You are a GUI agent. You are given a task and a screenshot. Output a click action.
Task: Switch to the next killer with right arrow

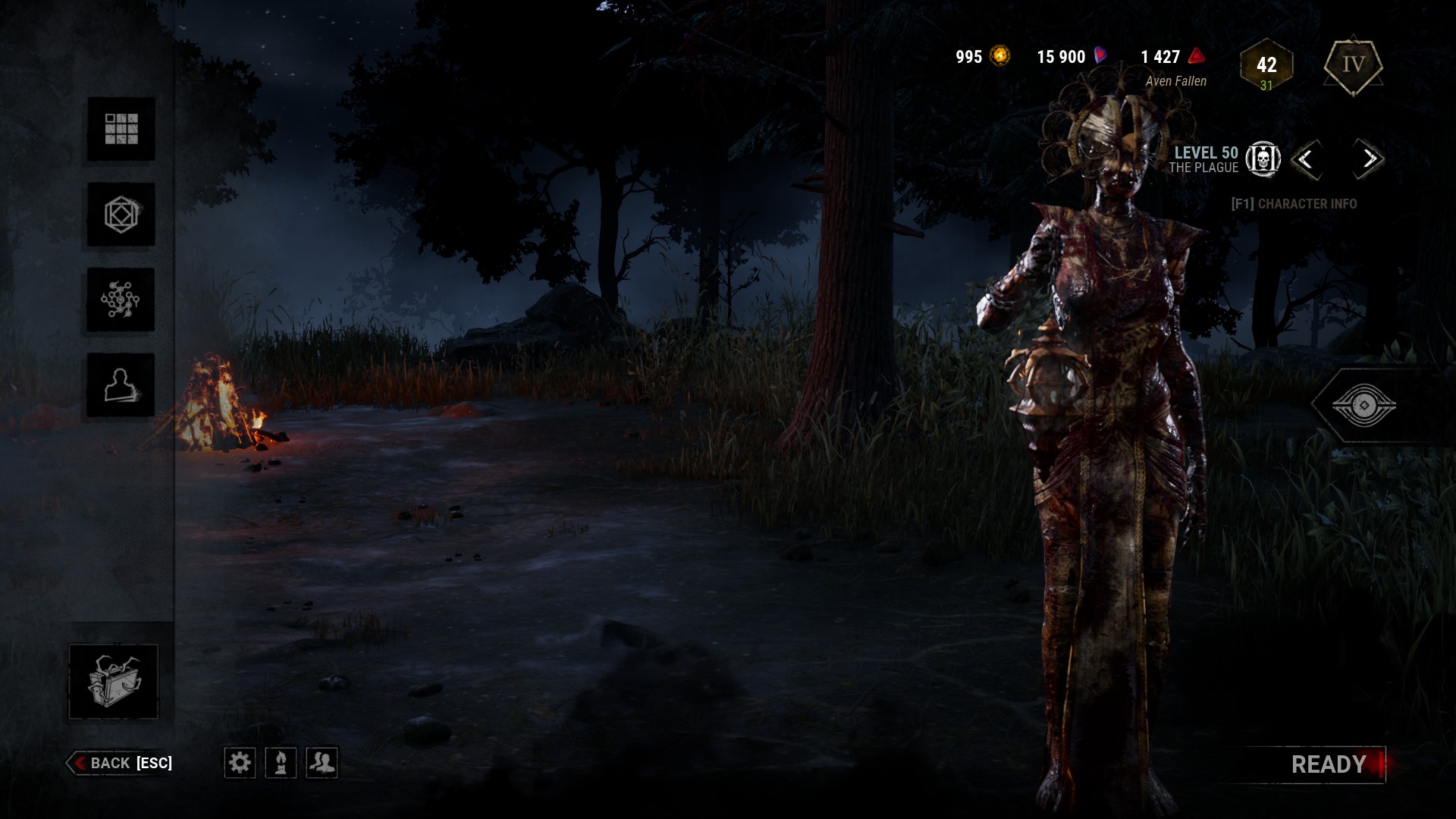(1369, 159)
